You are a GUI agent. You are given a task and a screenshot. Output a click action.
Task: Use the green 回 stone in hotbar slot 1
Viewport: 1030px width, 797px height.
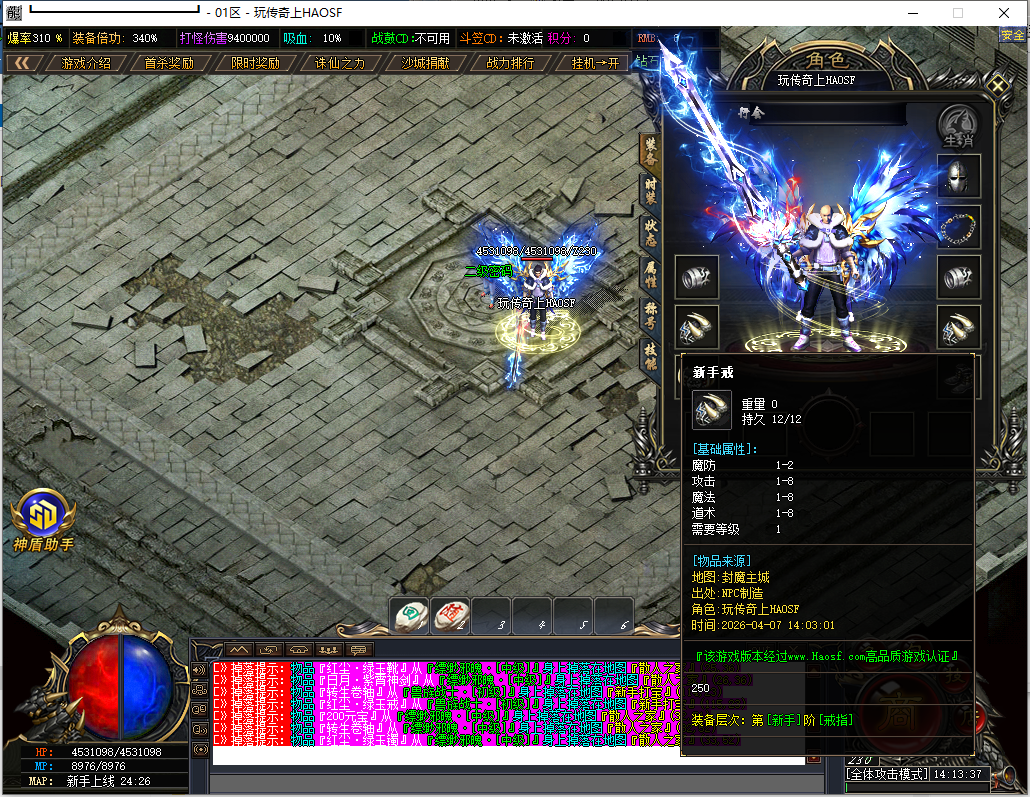[x=410, y=616]
